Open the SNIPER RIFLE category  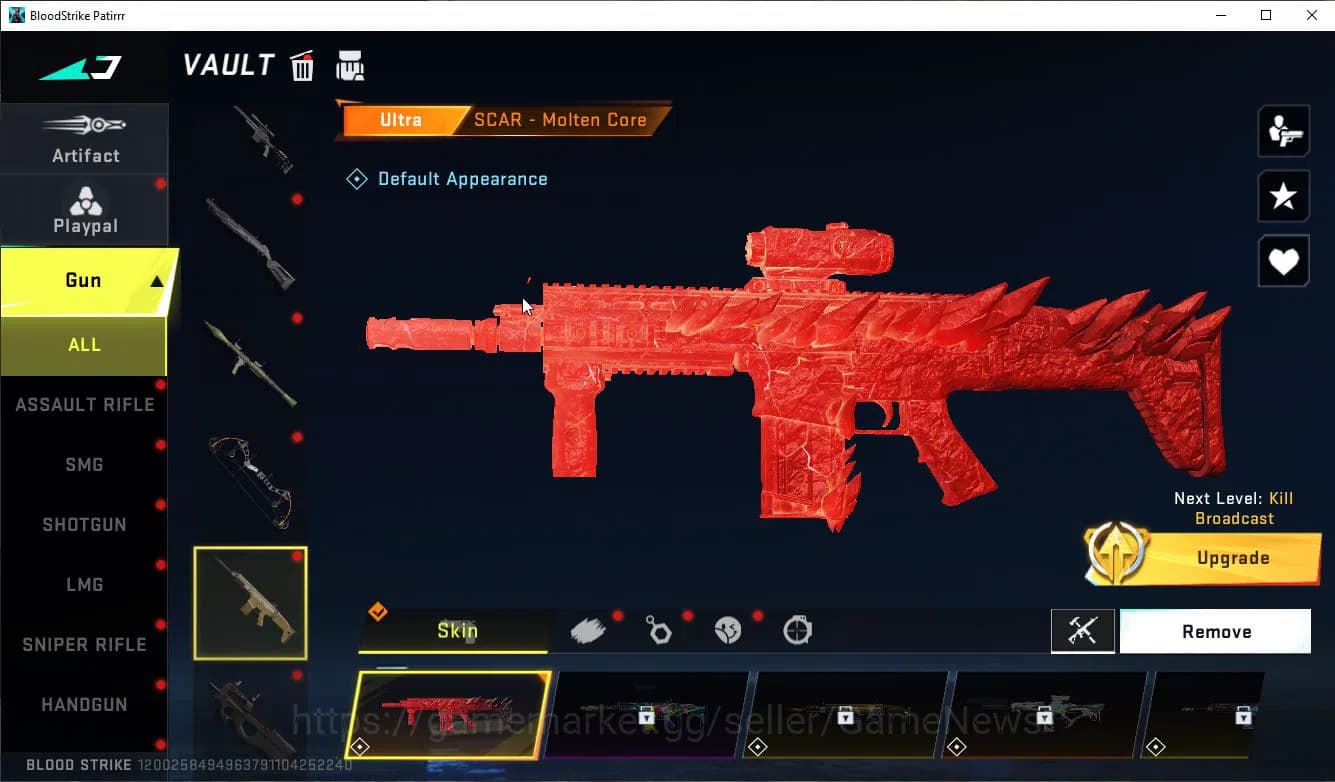85,644
